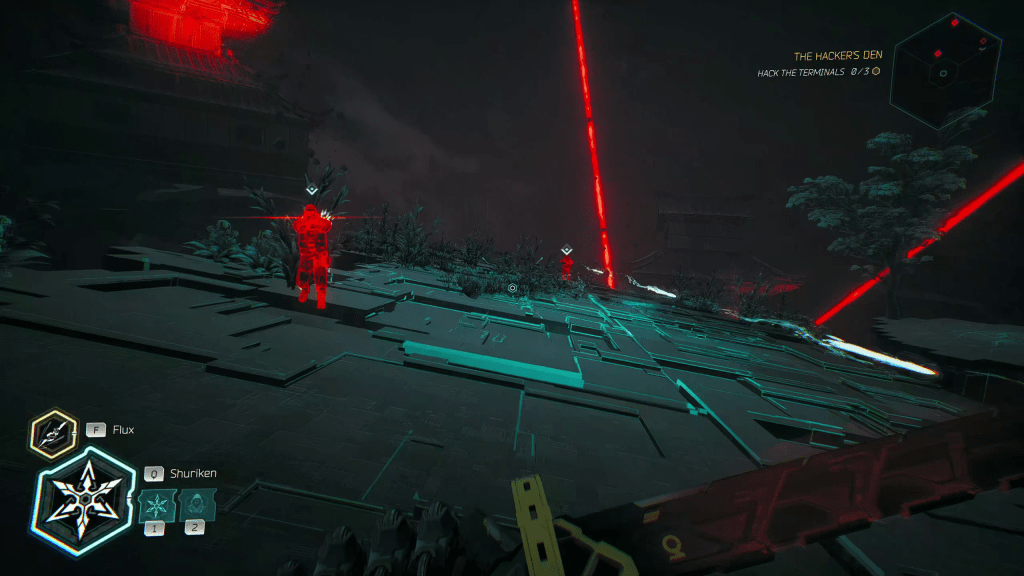Activate the Flux ability hexagon icon
1024x576 pixels.
[54, 432]
